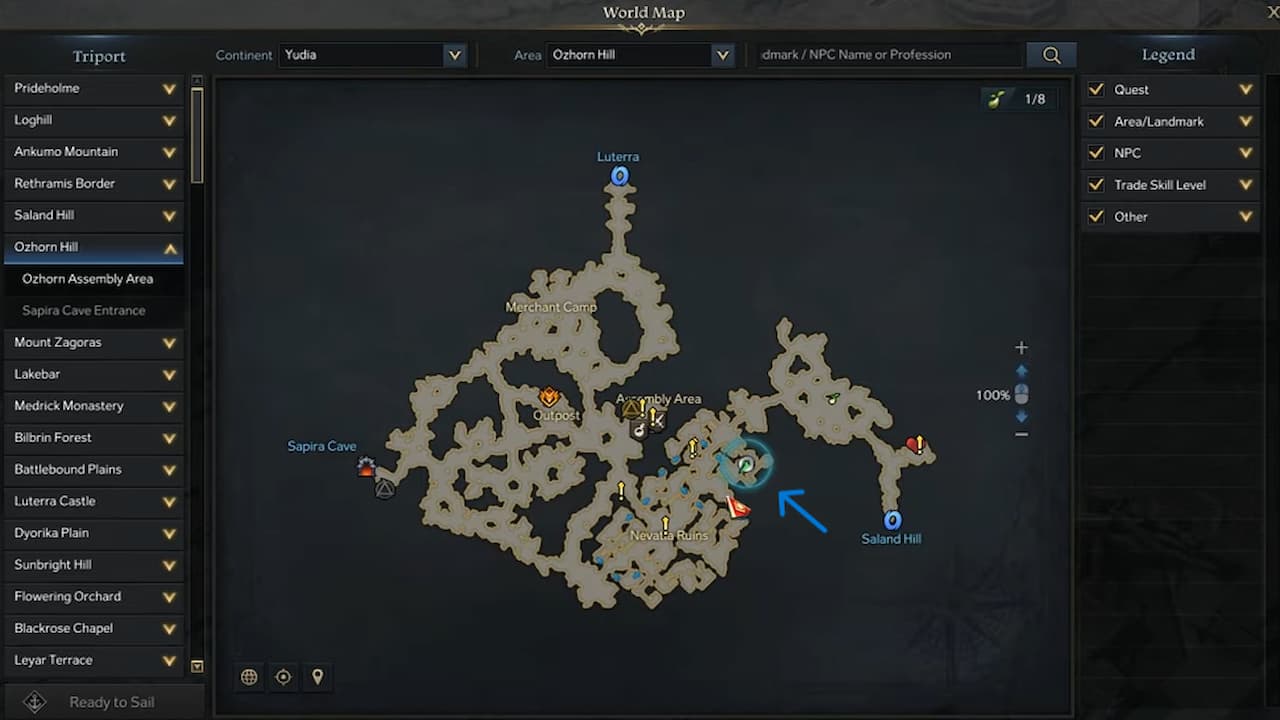
Task: Select the center-on-player icon
Action: (283, 677)
